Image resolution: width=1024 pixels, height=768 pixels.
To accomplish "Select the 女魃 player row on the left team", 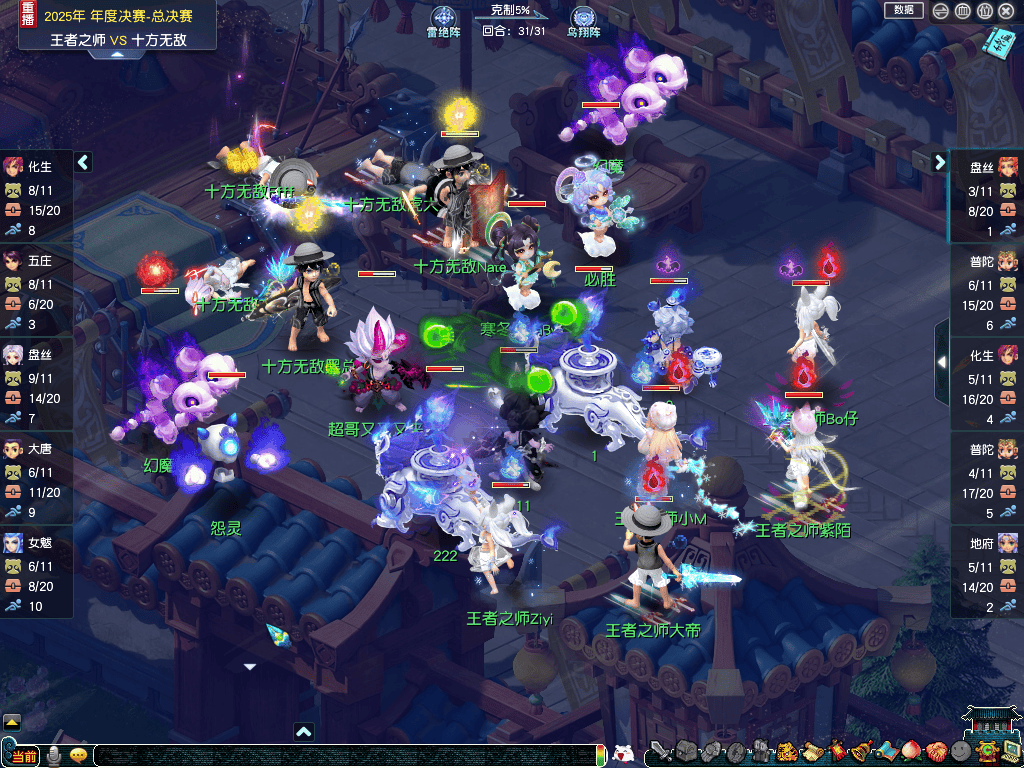I will point(36,566).
